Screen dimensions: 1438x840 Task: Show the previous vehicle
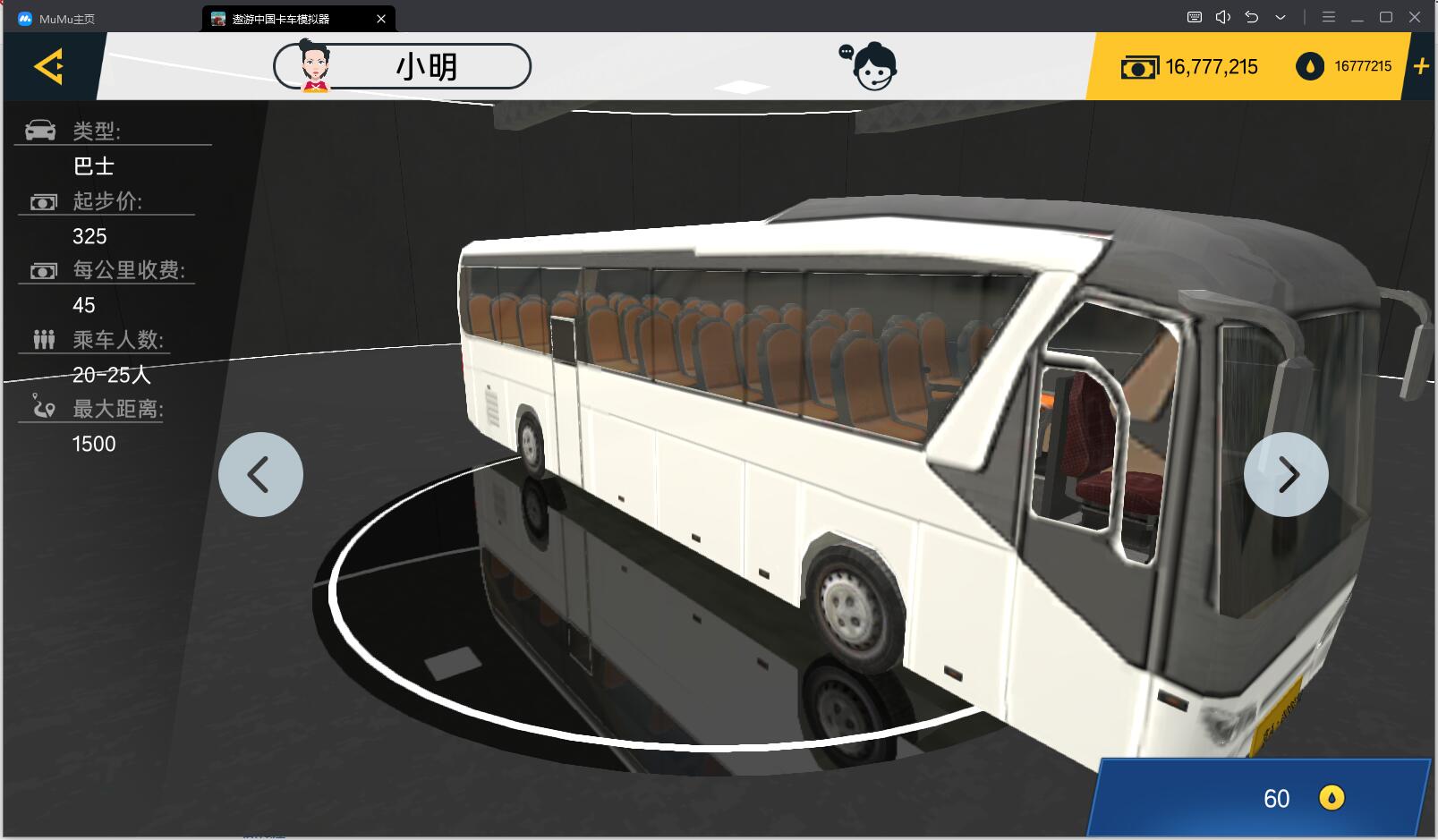point(260,474)
